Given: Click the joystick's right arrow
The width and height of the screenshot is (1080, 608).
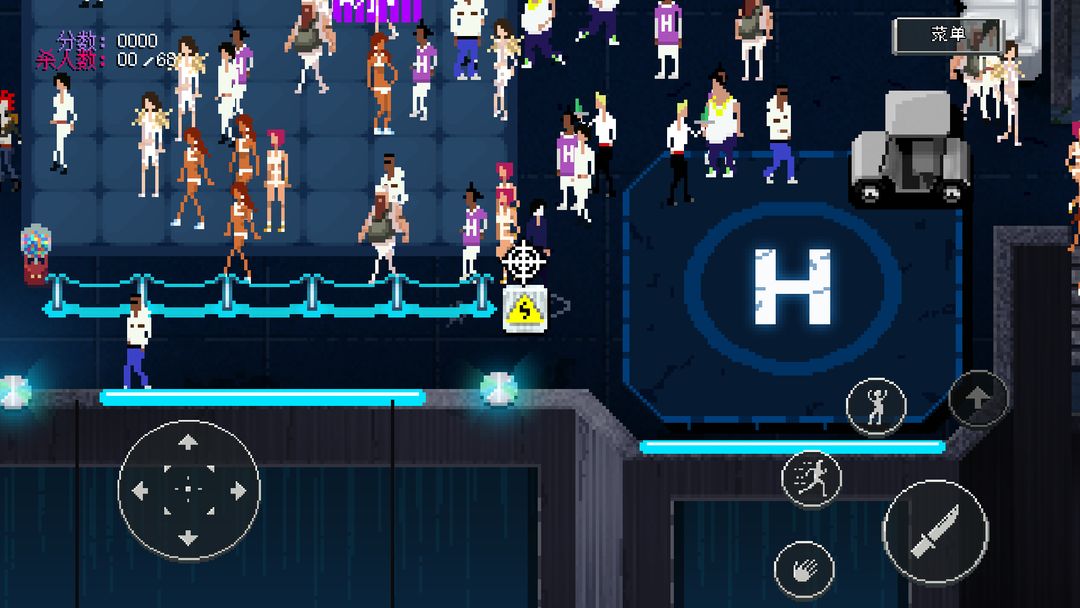Looking at the screenshot, I should coord(237,490).
